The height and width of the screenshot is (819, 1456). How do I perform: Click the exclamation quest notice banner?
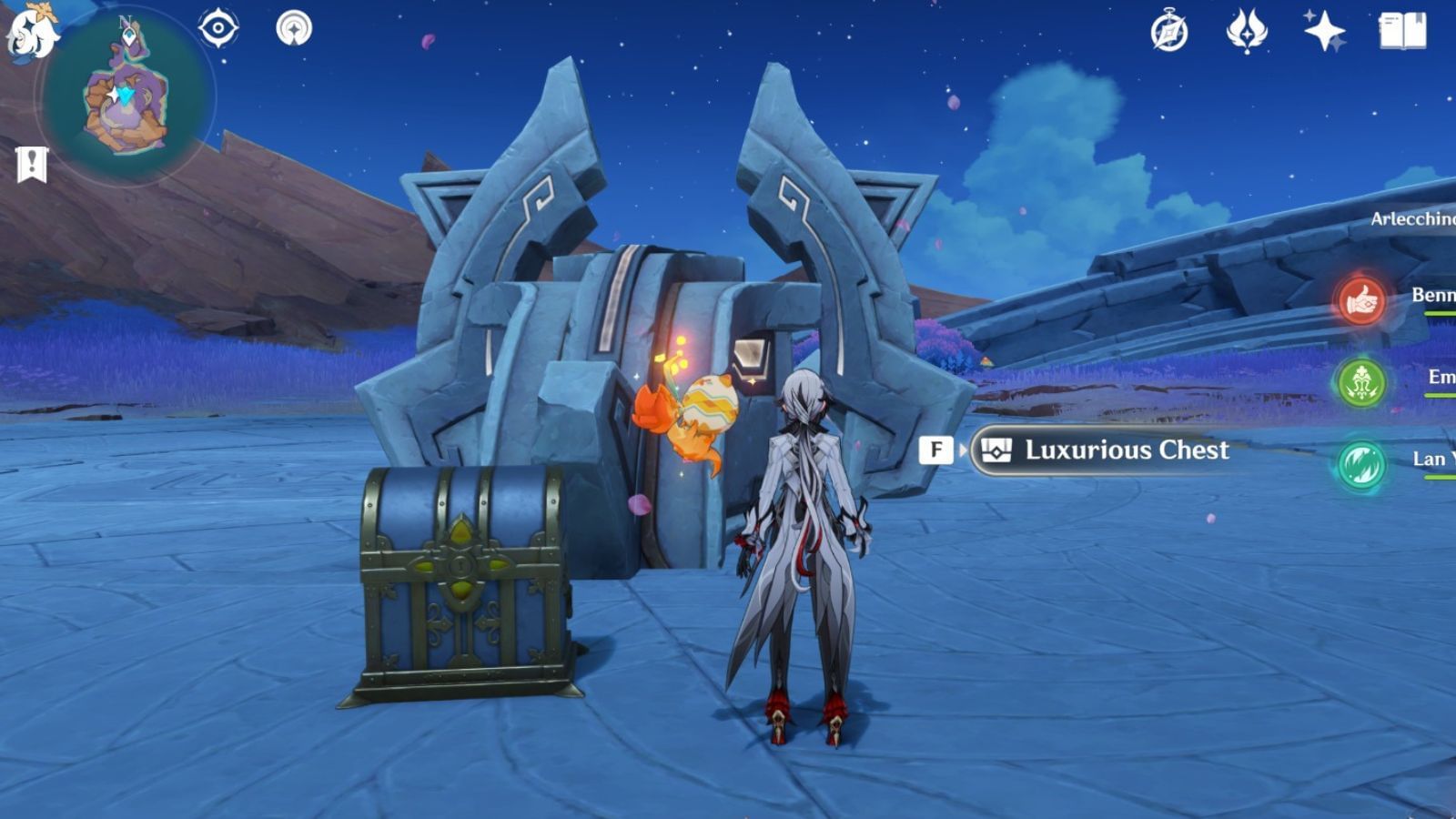33,166
